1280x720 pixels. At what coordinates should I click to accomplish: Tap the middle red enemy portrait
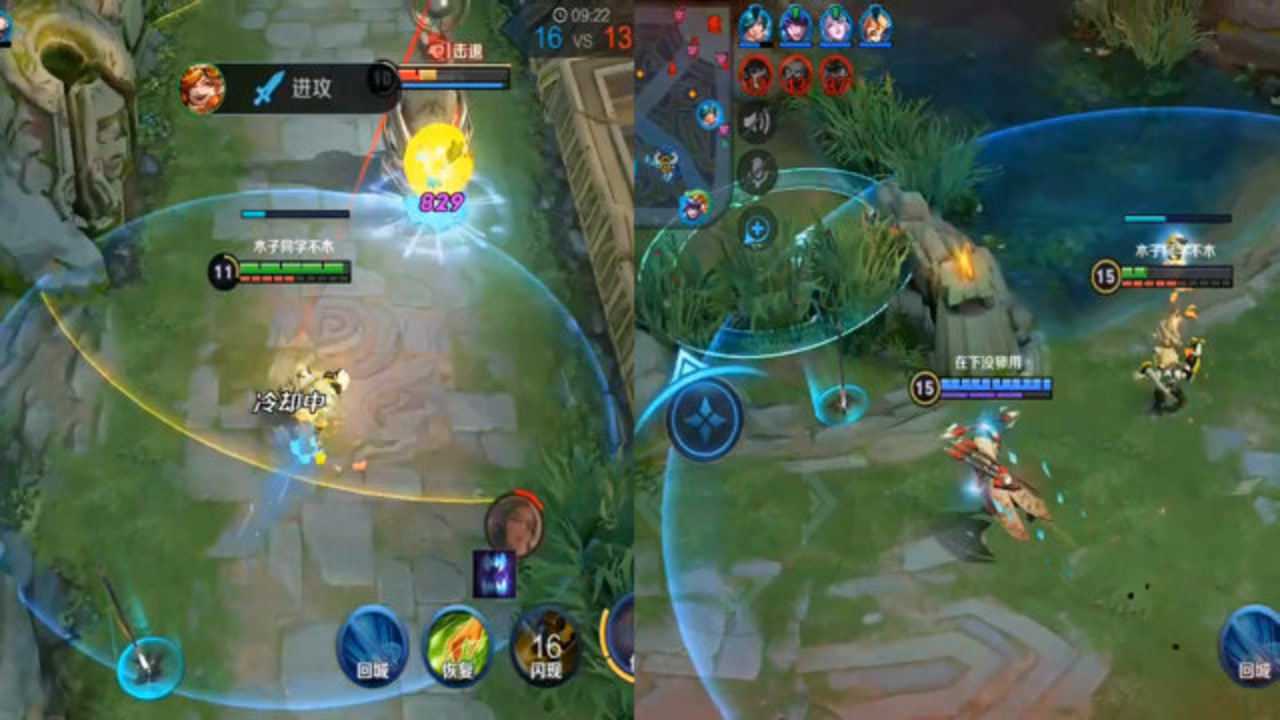pyautogui.click(x=796, y=73)
